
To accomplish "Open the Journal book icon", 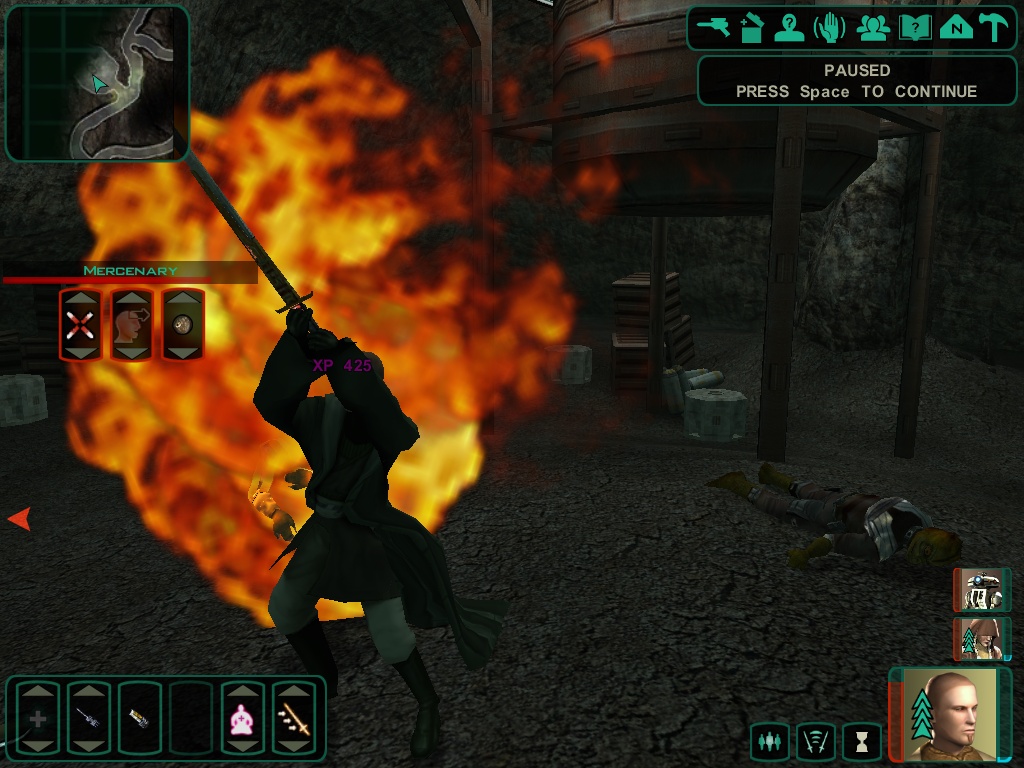I will (914, 28).
